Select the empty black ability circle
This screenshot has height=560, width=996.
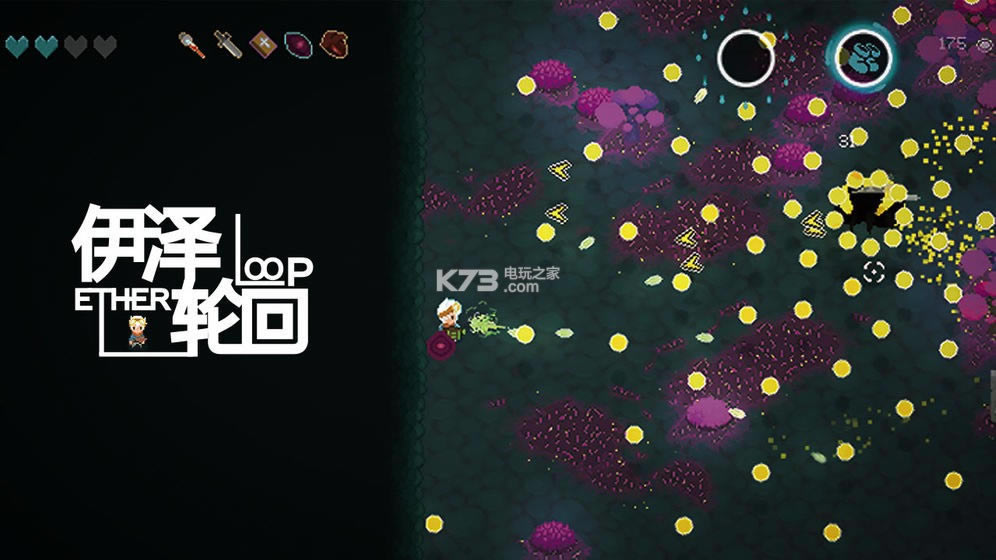(746, 57)
